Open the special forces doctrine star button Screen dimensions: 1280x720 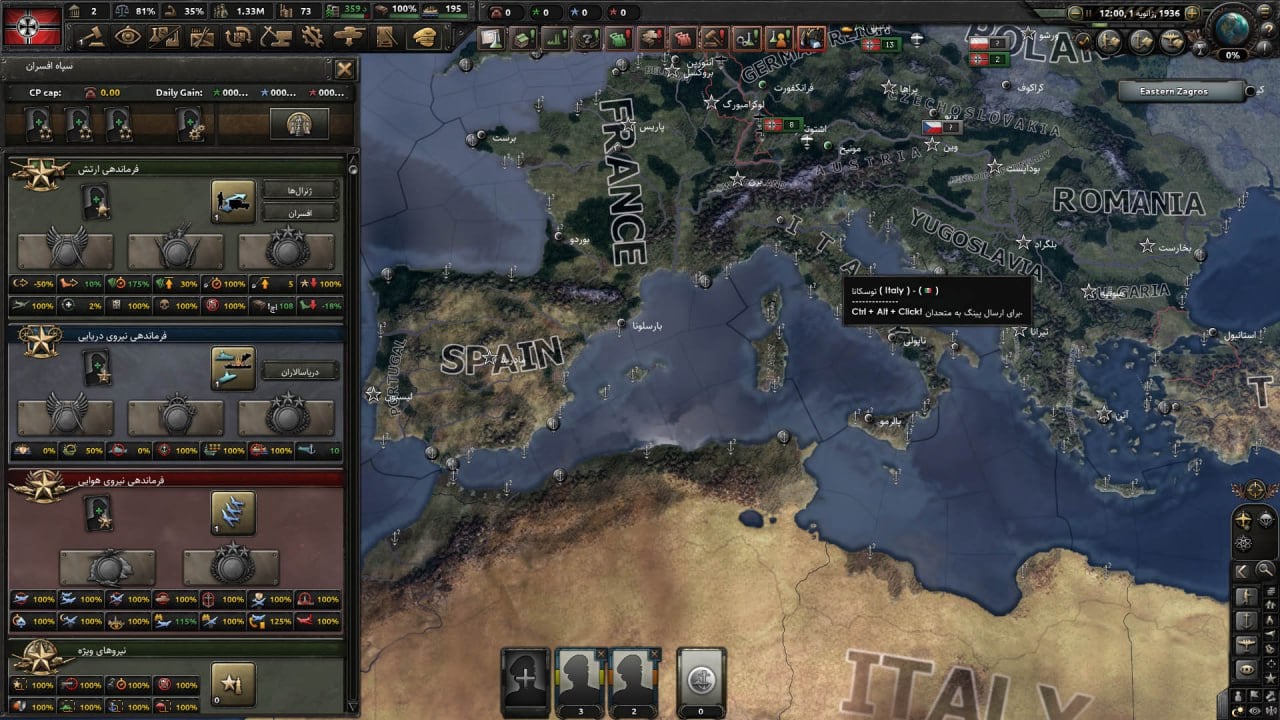pyautogui.click(x=233, y=683)
